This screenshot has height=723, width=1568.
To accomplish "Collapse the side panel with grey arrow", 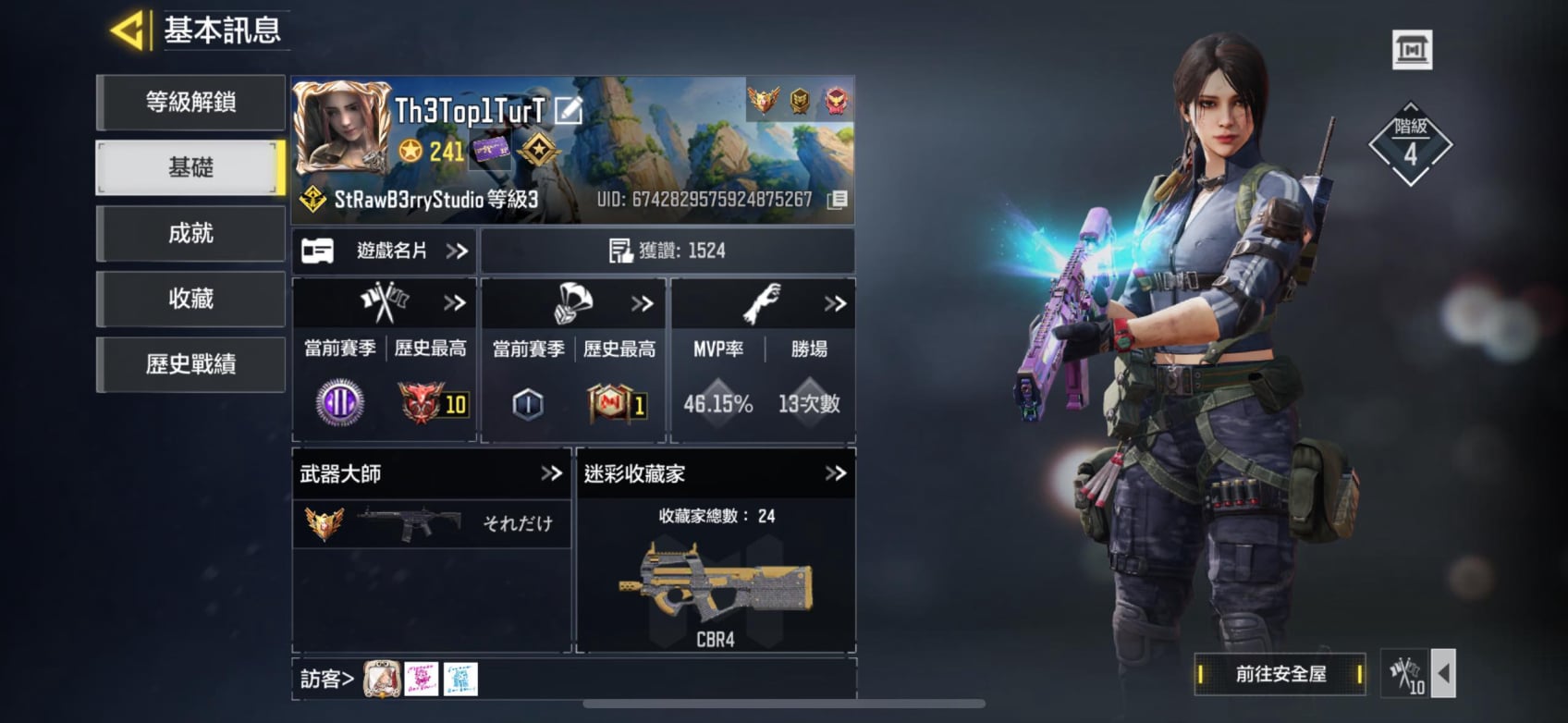I will coord(1443,673).
